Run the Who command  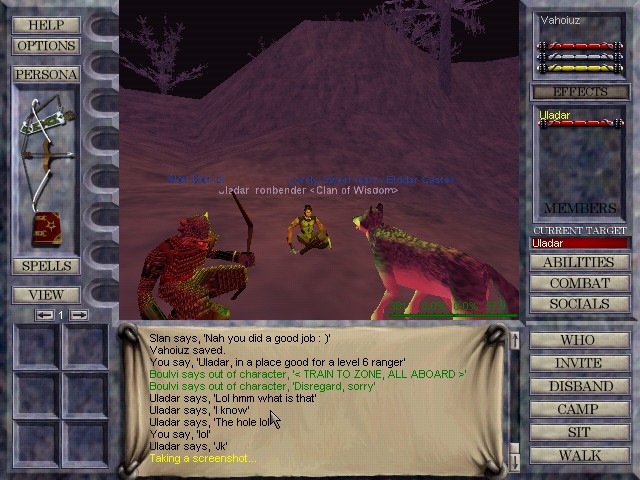click(x=579, y=340)
